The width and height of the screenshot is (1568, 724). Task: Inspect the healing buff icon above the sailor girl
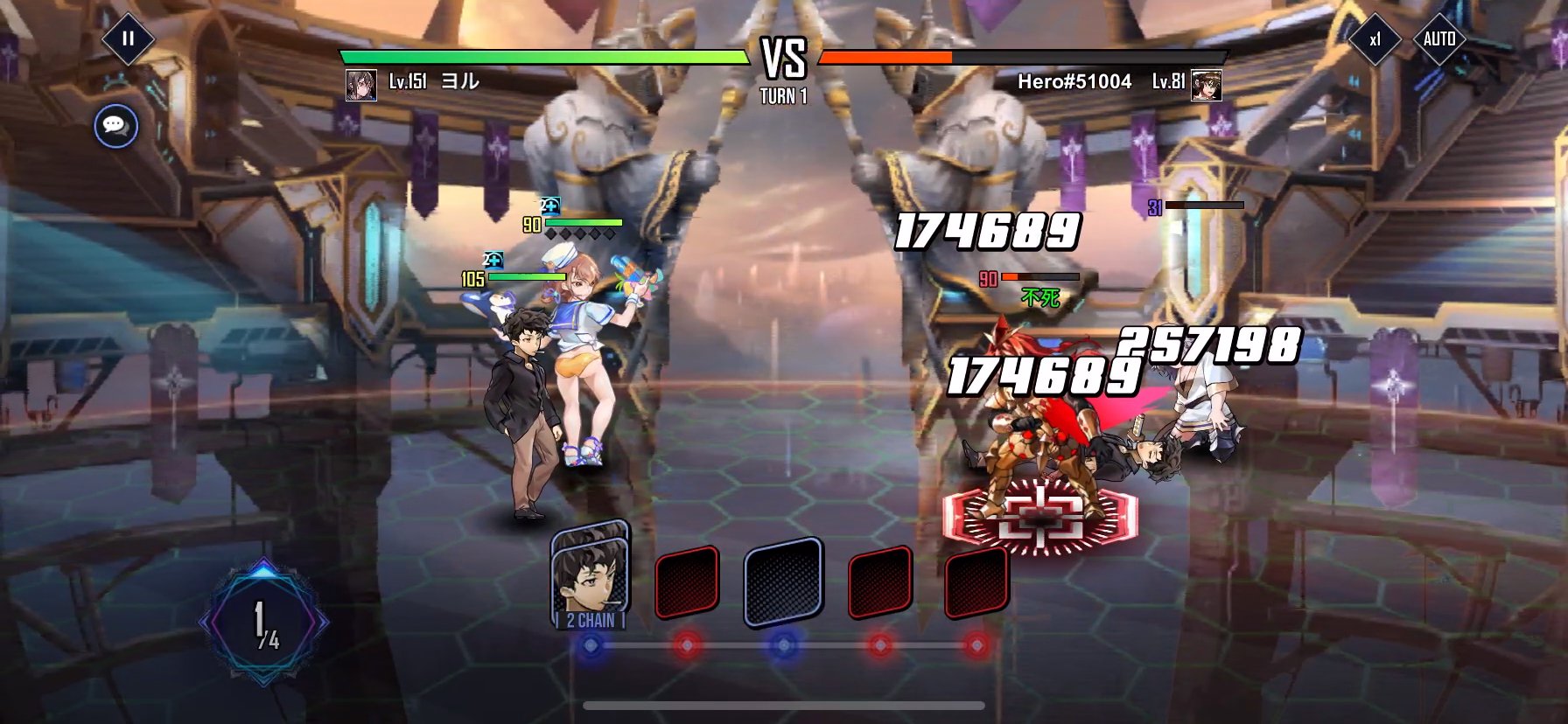(550, 206)
